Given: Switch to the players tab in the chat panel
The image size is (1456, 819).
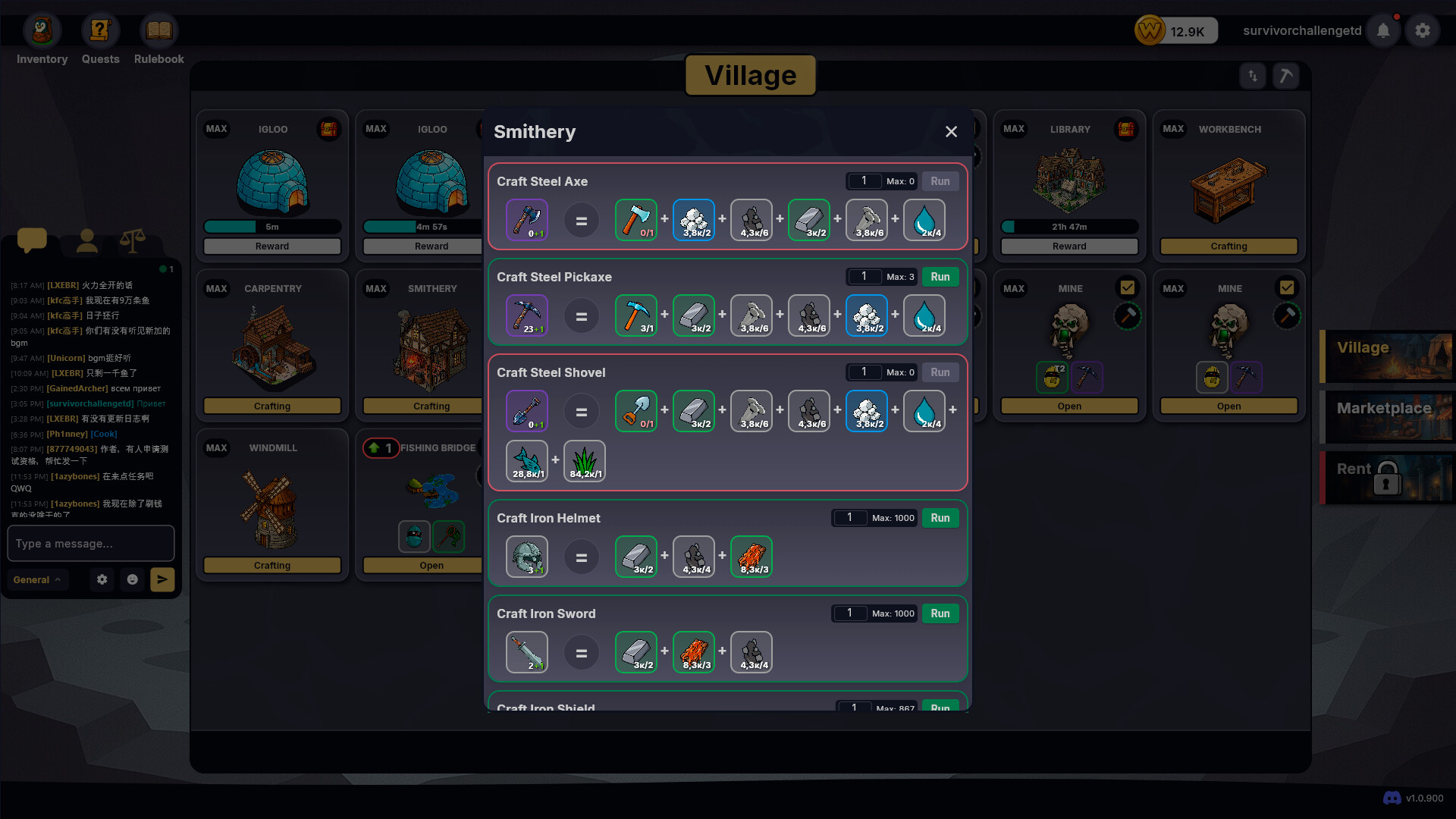Looking at the screenshot, I should coord(86,241).
